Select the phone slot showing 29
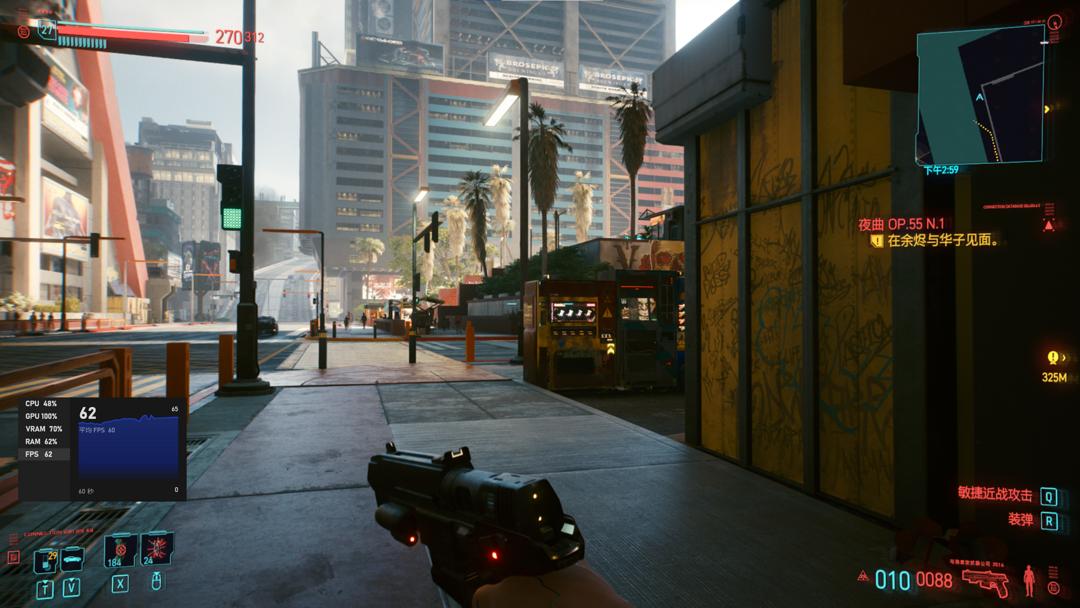The height and width of the screenshot is (608, 1080). tap(45, 561)
